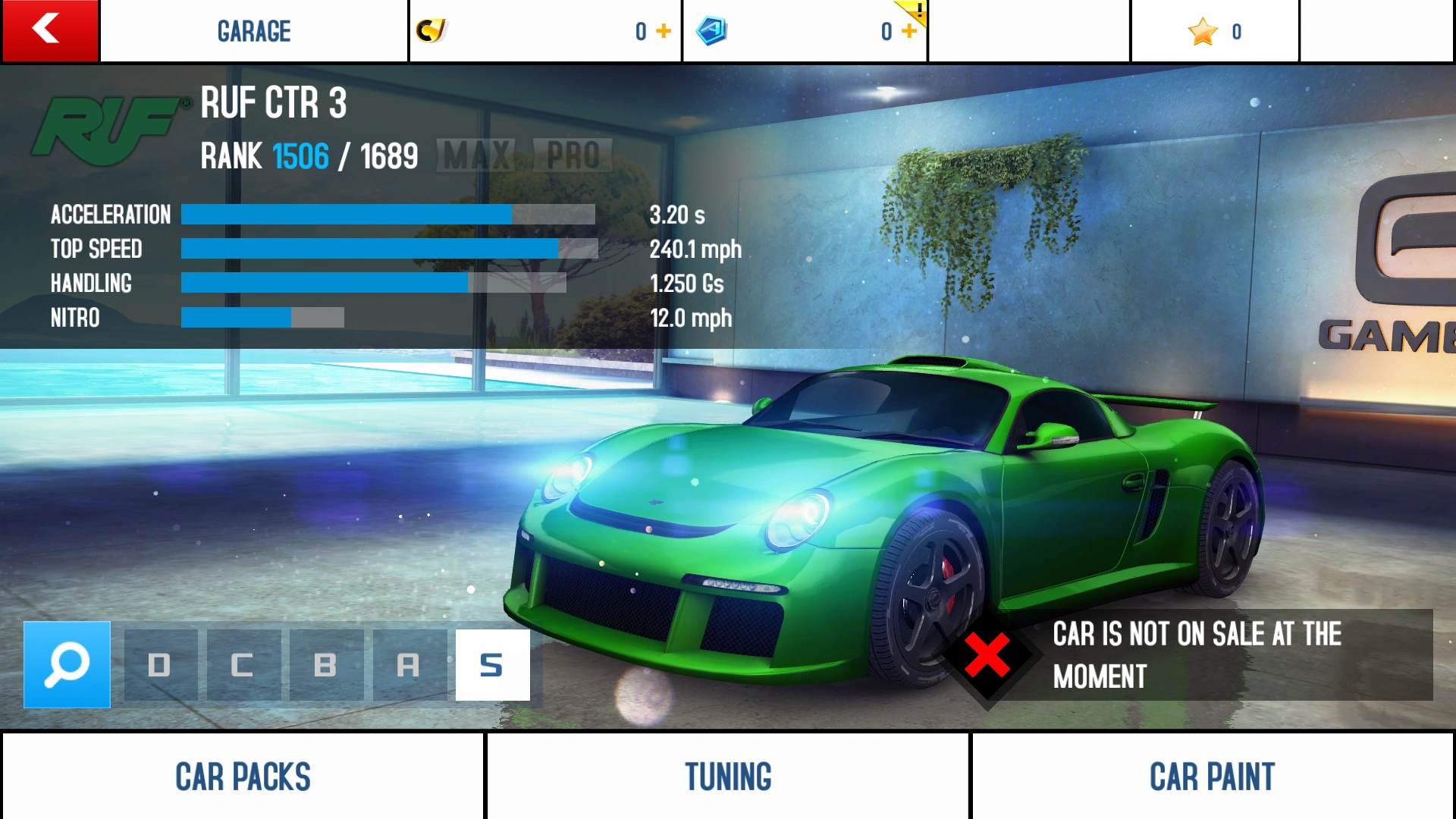Screen dimensions: 1456x819
Task: Click the blue tokens gem icon
Action: (x=711, y=30)
